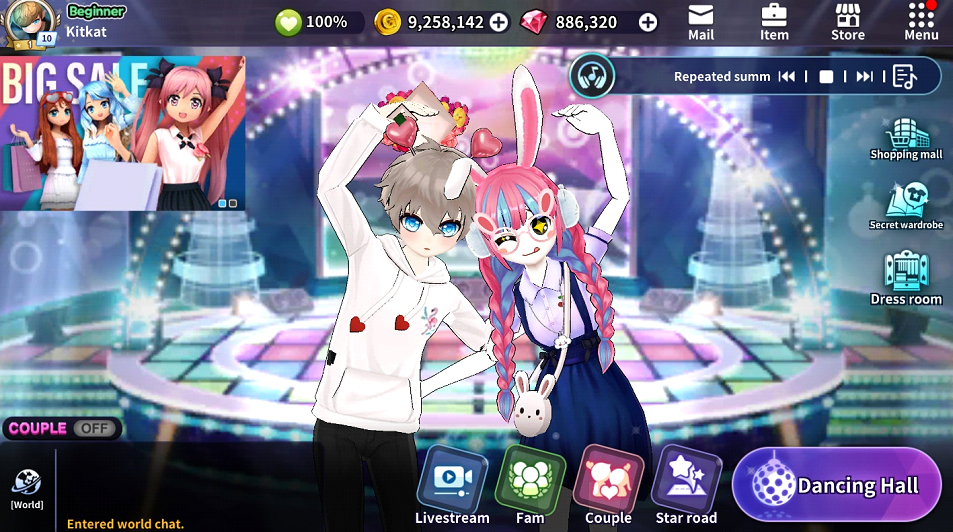The width and height of the screenshot is (953, 532).
Task: Enter the Dancing Hall
Action: tap(837, 486)
